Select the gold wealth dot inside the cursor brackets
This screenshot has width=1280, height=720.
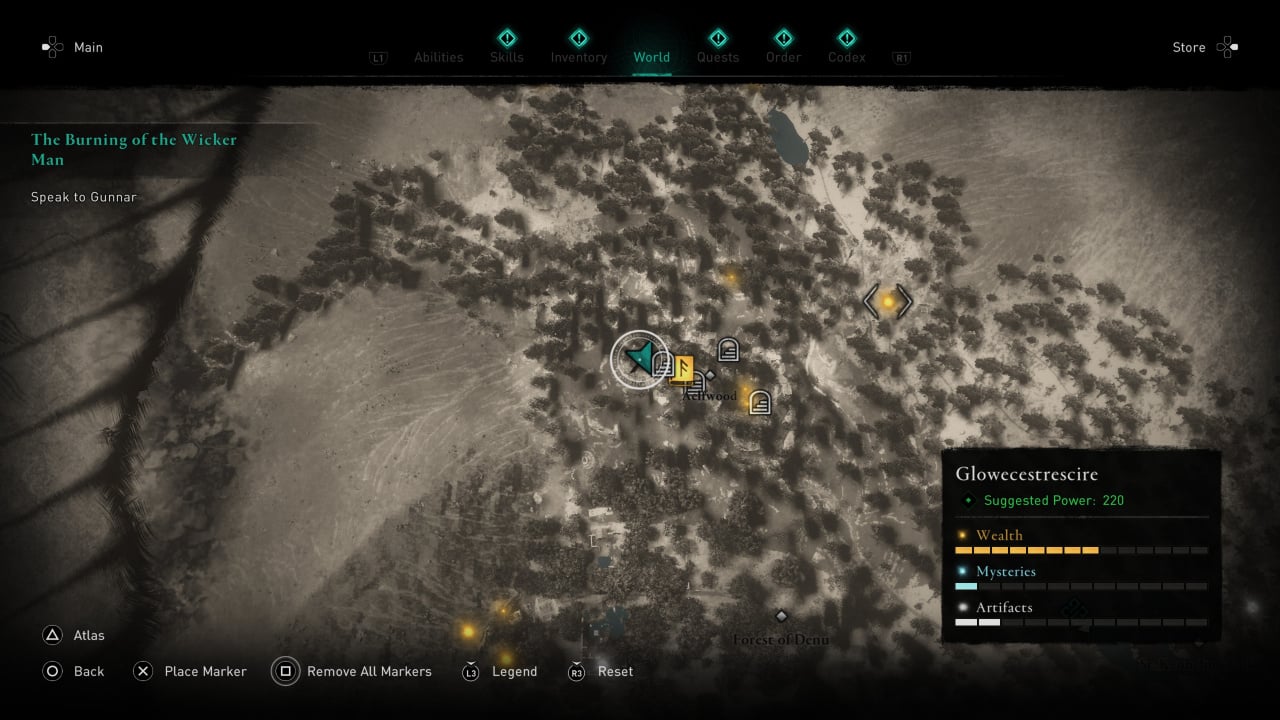point(887,301)
